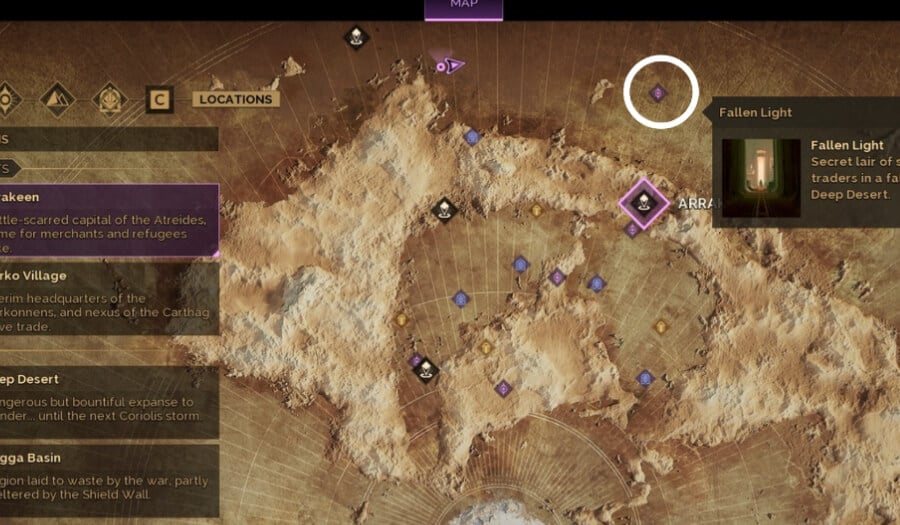Select the Arrakeen entry in the locations list
The height and width of the screenshot is (525, 900).
tap(108, 219)
